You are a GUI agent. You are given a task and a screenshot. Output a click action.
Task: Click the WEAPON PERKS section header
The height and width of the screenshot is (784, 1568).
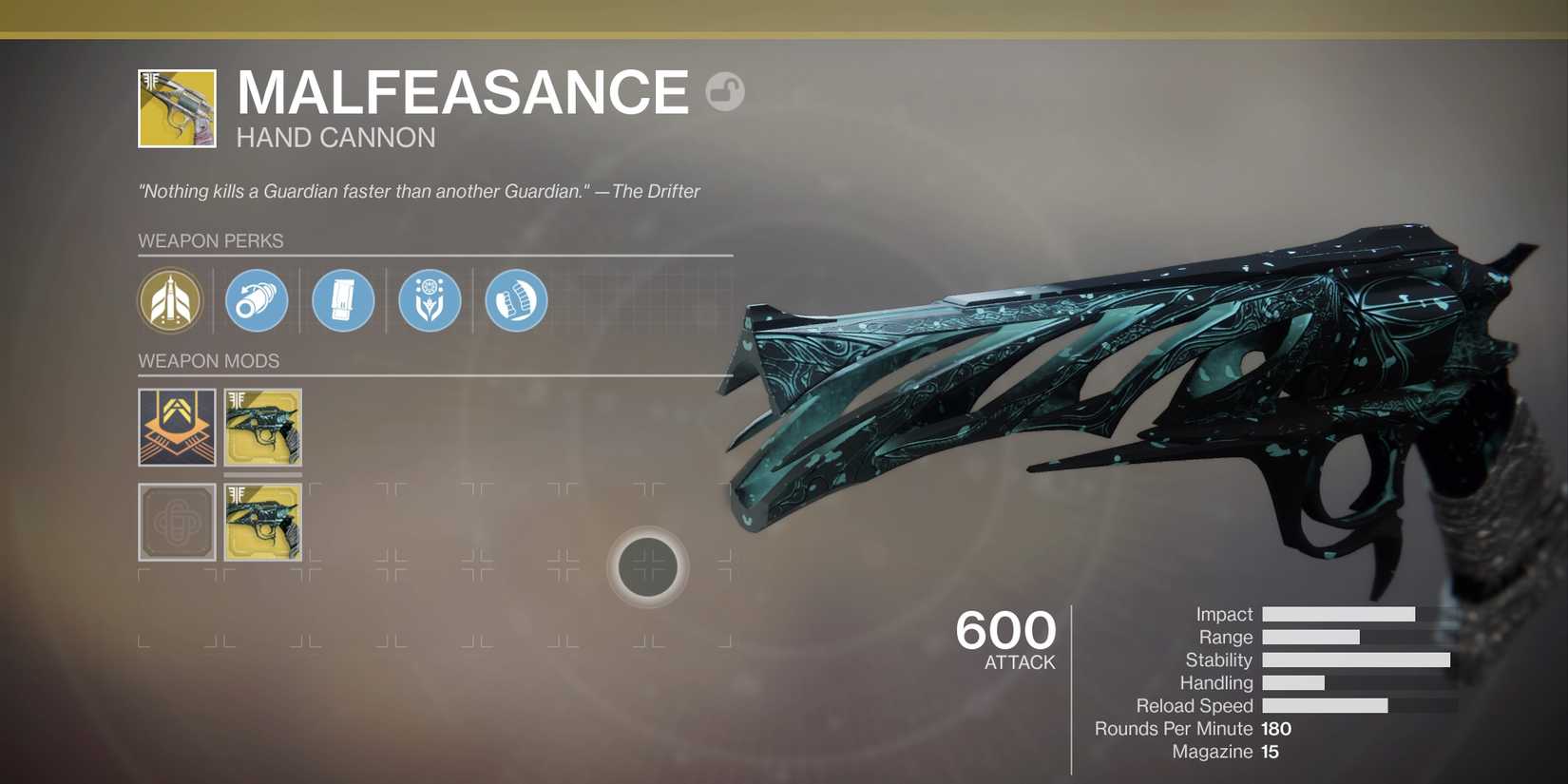211,240
